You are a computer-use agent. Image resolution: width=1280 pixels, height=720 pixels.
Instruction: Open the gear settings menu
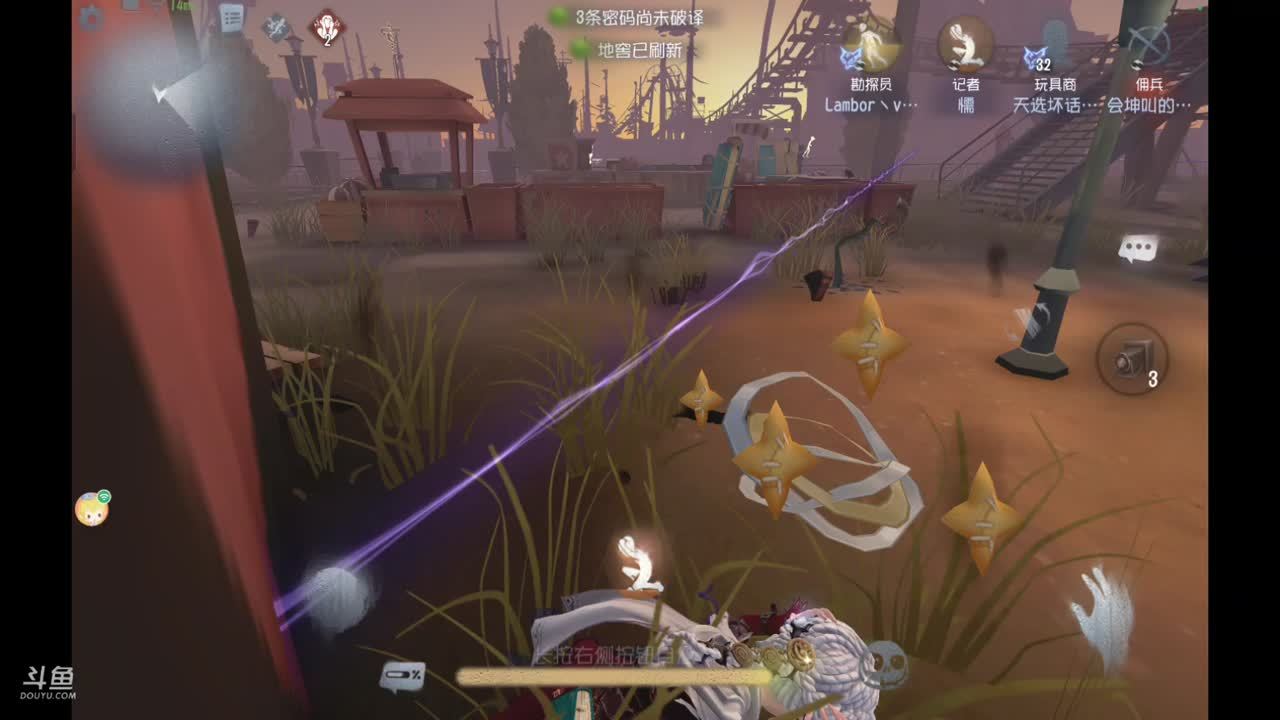[x=91, y=17]
